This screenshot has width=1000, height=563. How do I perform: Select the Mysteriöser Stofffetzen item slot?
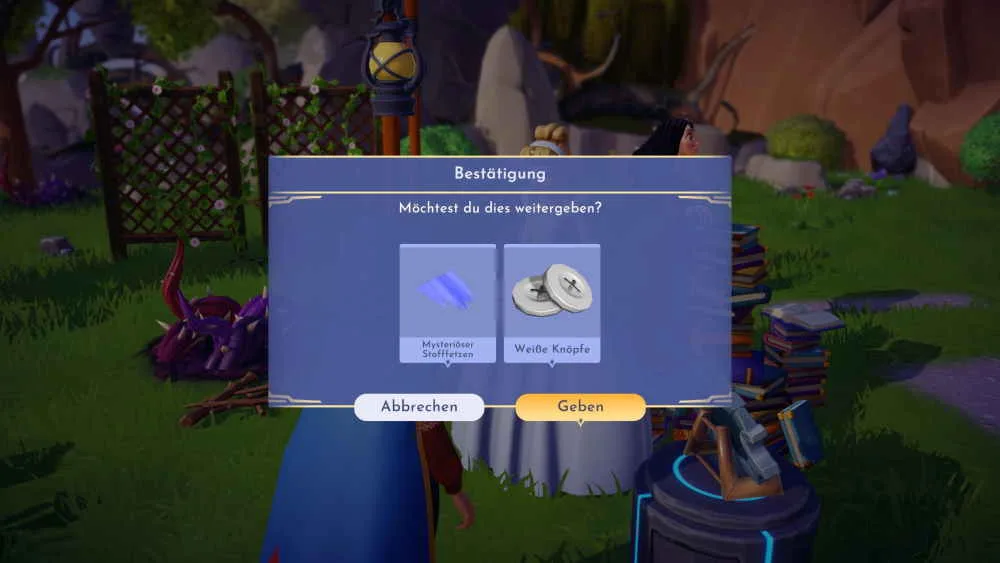[x=447, y=302]
